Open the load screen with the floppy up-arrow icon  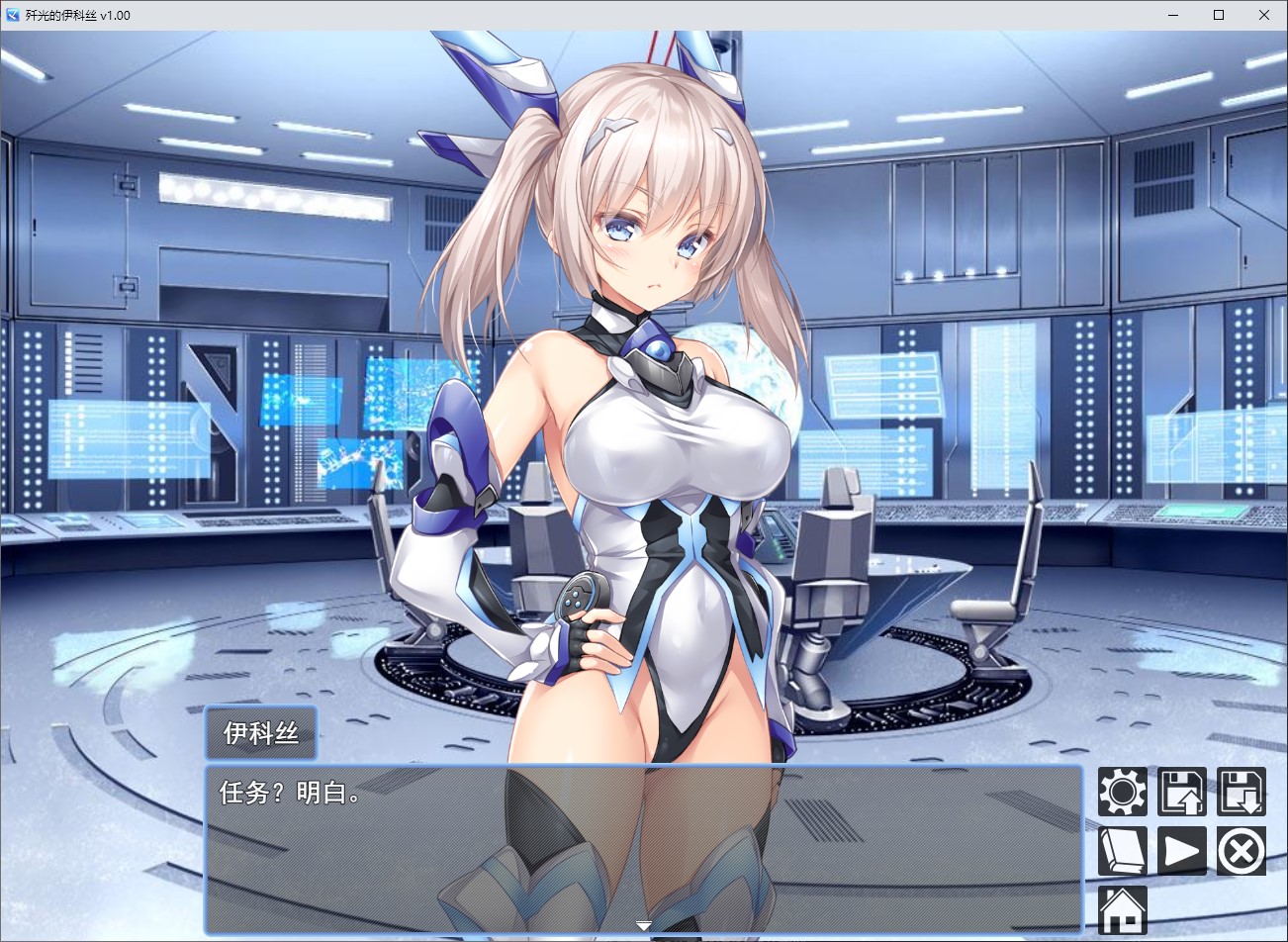coord(1181,794)
